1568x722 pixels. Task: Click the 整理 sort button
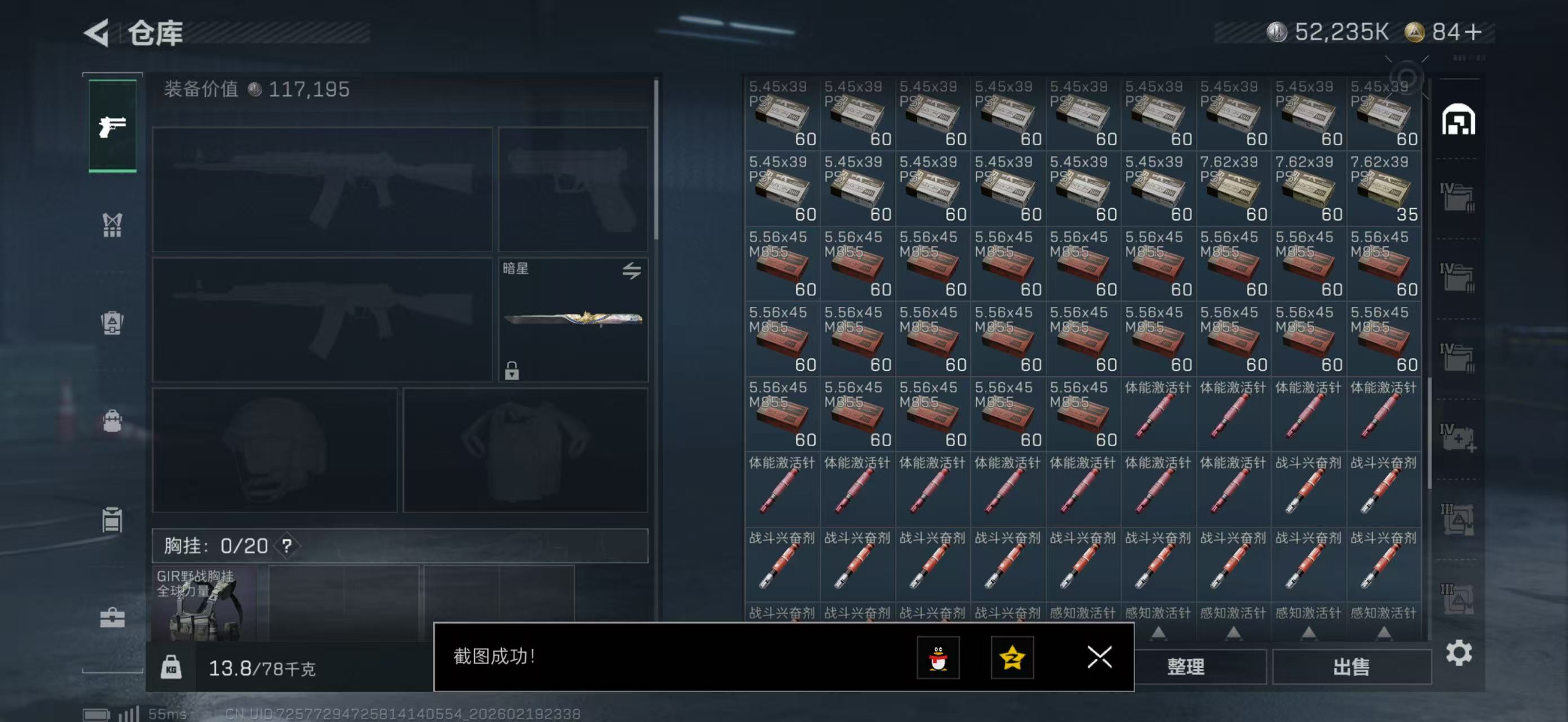pos(1185,667)
